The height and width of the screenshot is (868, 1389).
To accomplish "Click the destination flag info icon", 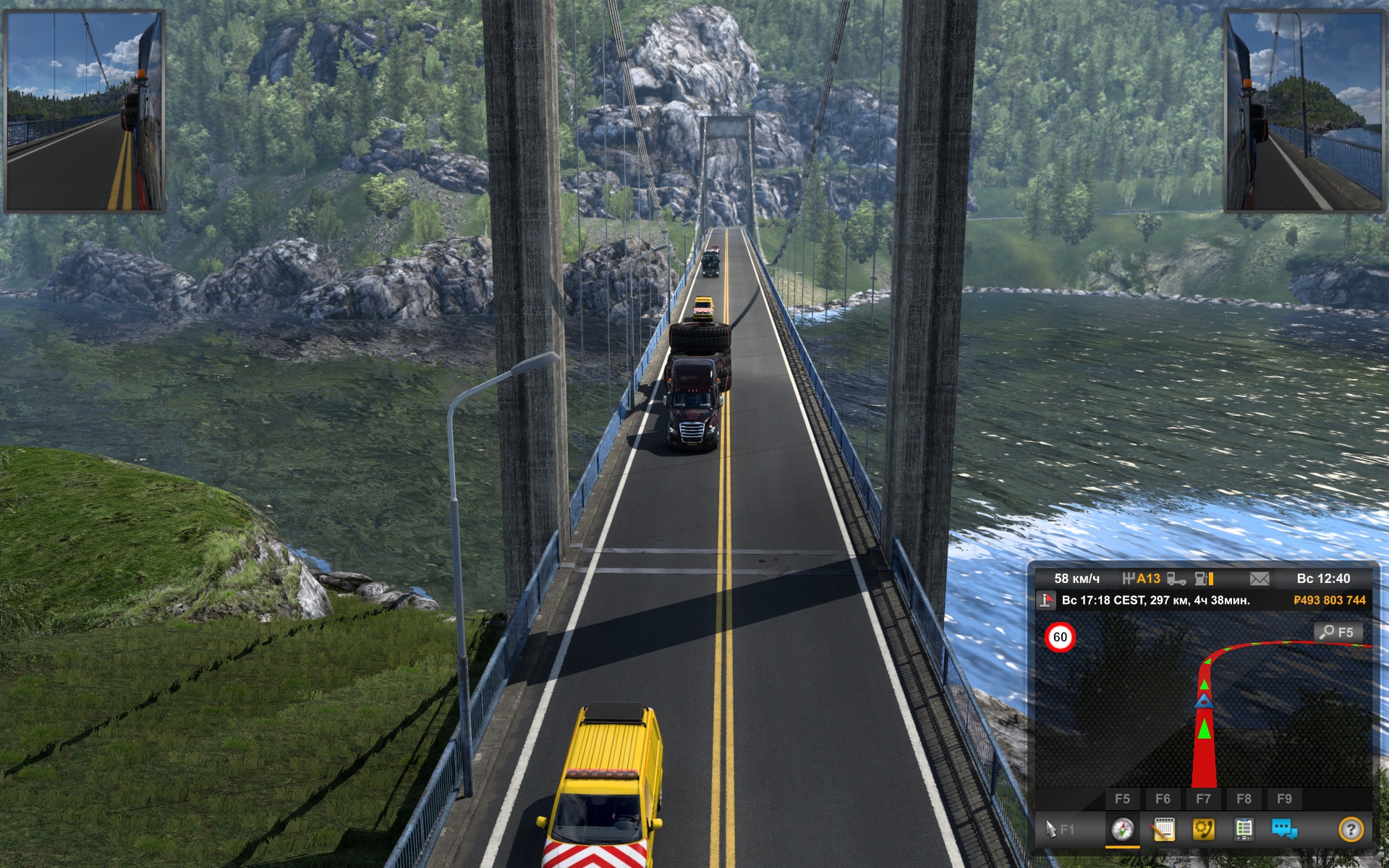I will coord(1046,600).
